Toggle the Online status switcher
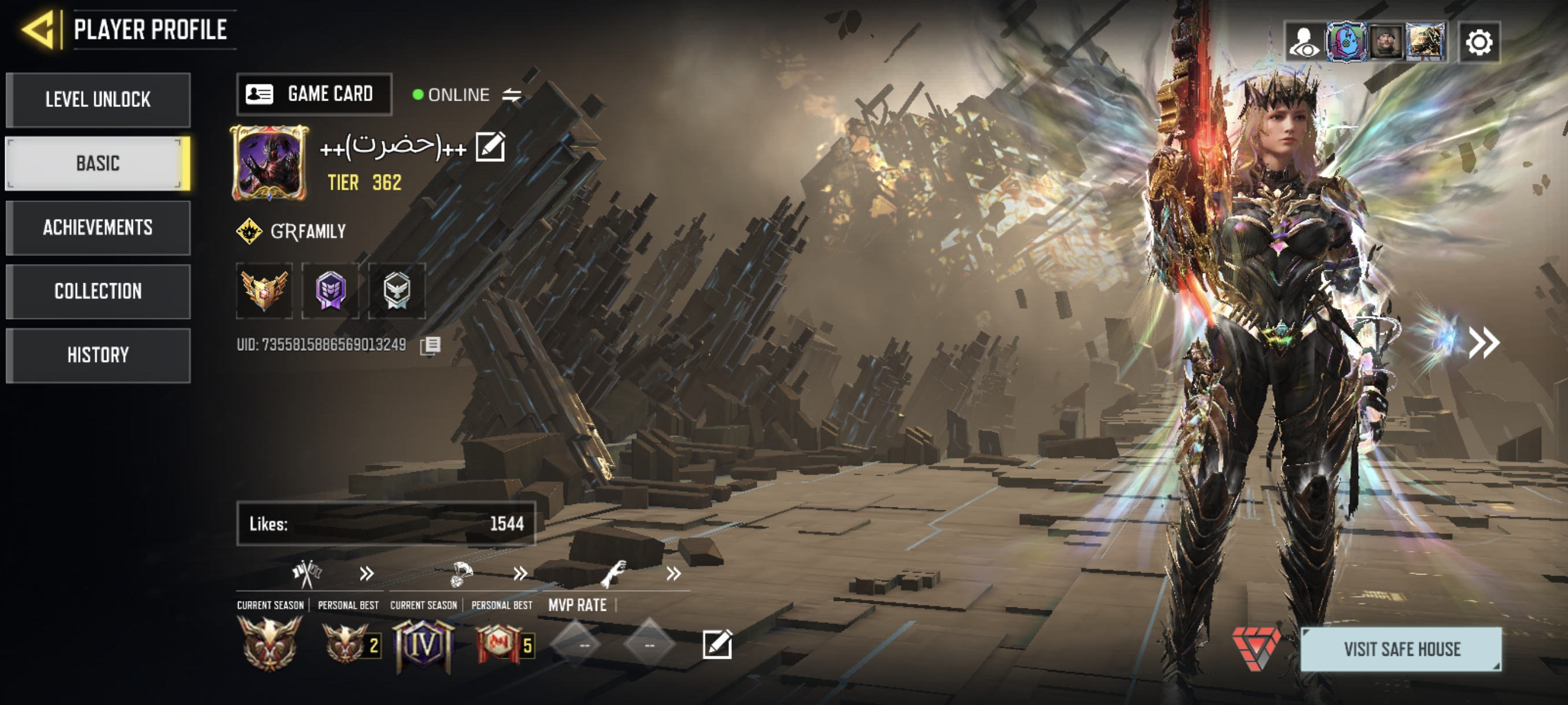Image resolution: width=1568 pixels, height=705 pixels. 512,95
